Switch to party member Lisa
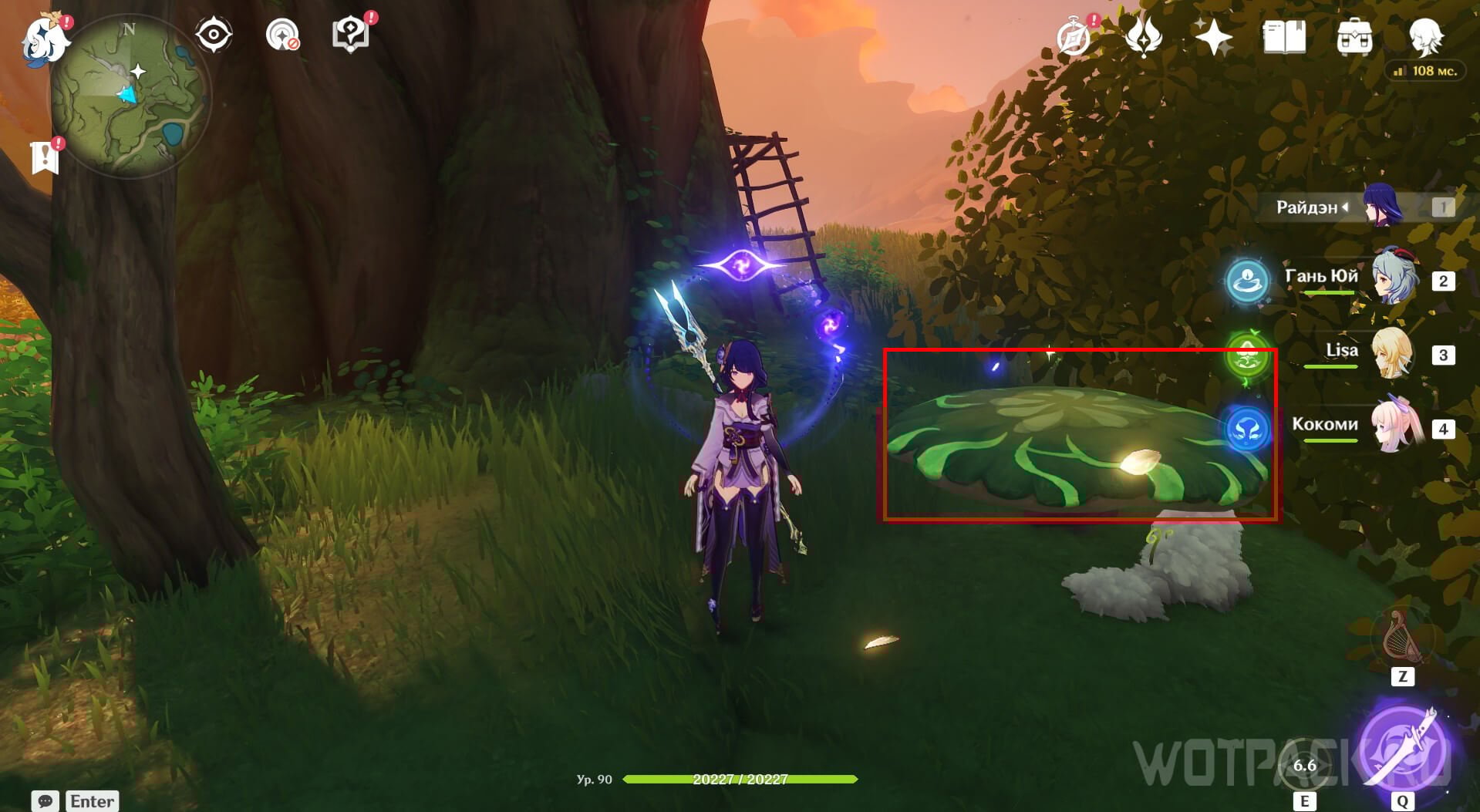The width and height of the screenshot is (1480, 812). pos(1393,353)
